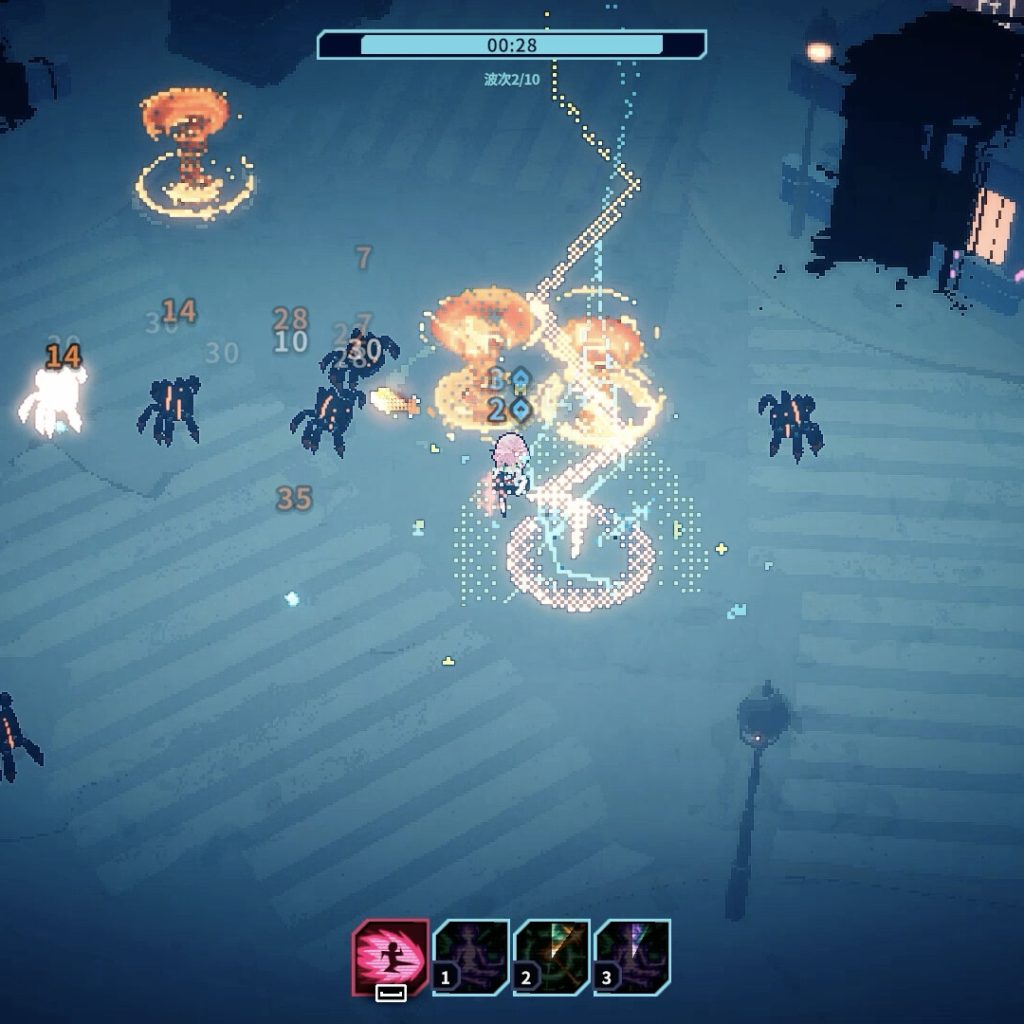Trigger the skill in slot 2

[x=552, y=957]
